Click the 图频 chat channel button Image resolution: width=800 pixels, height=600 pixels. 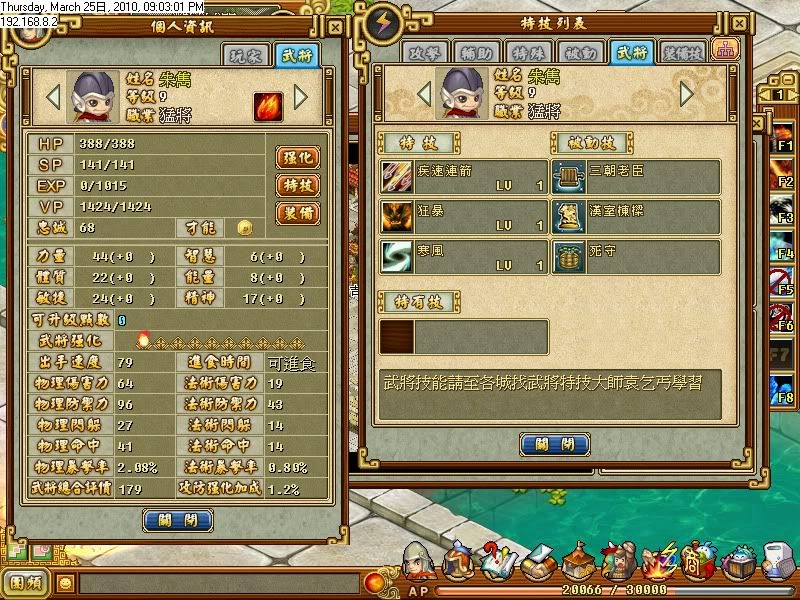tap(26, 583)
